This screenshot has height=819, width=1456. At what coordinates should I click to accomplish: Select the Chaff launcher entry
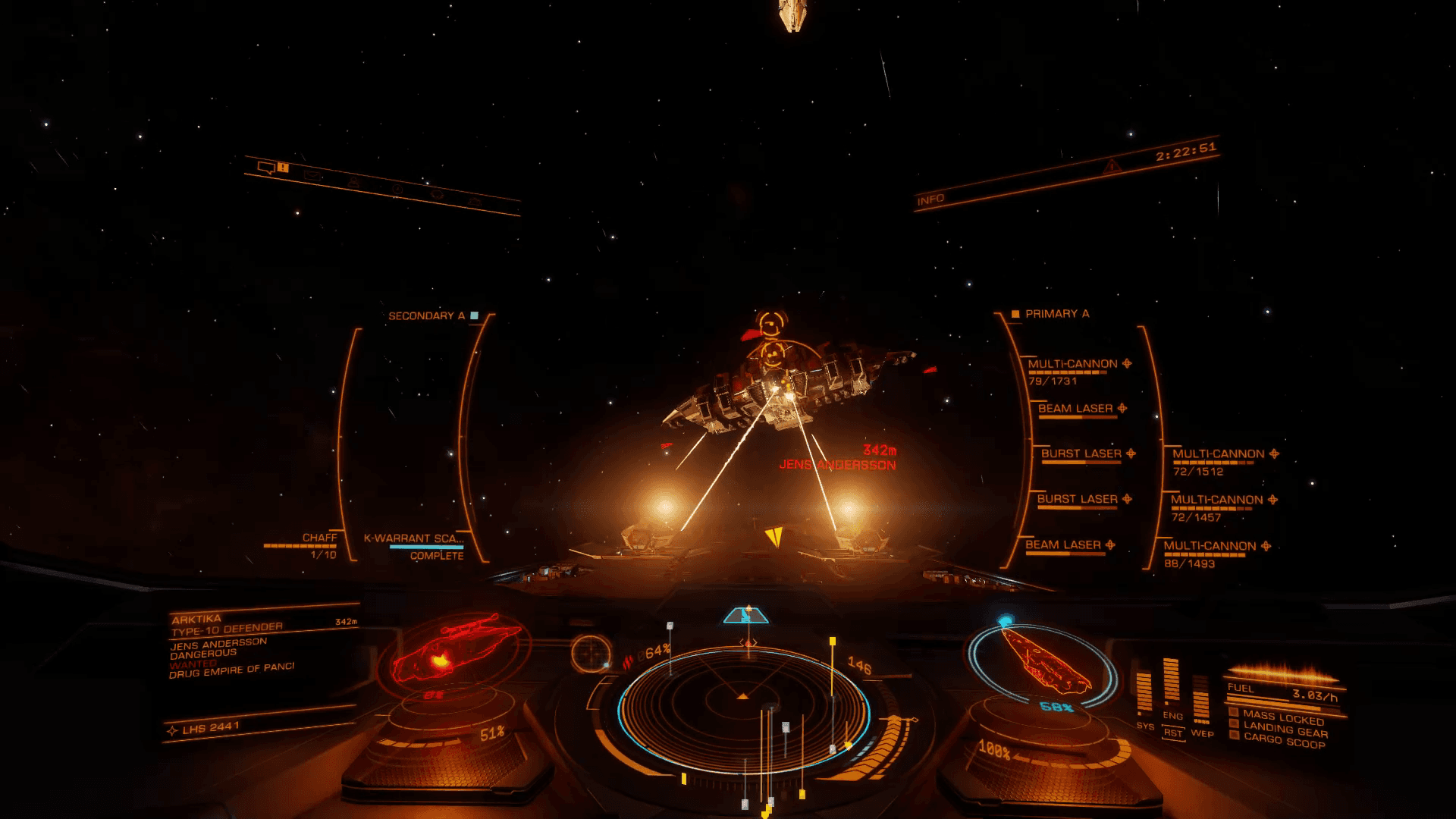point(318,538)
